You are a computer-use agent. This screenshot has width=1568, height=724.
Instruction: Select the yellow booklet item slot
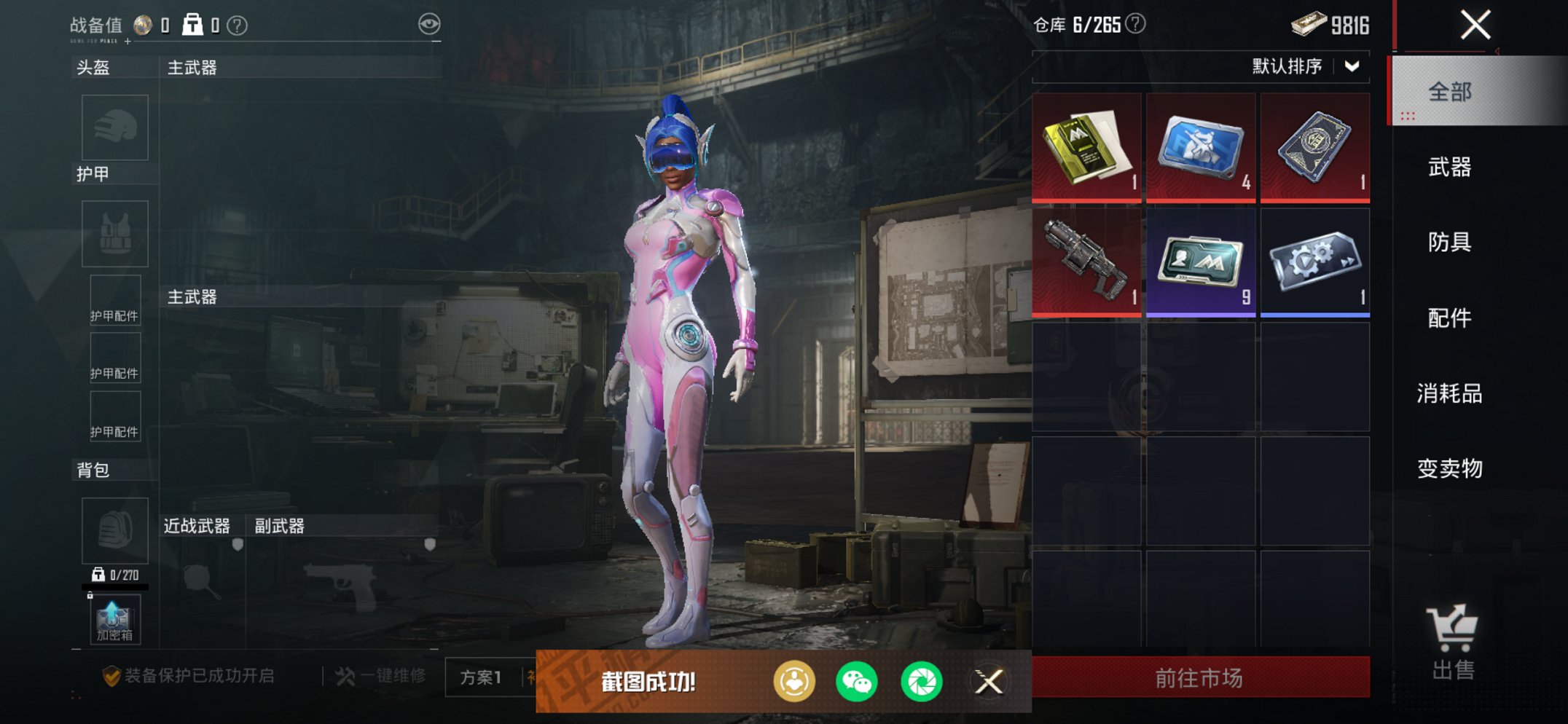[1086, 146]
